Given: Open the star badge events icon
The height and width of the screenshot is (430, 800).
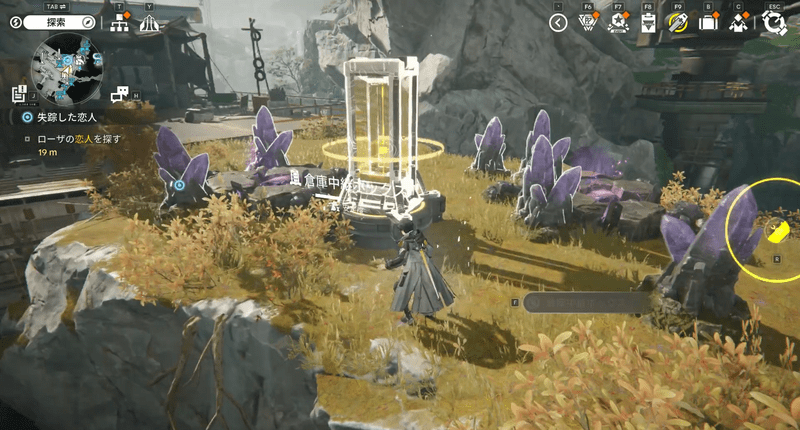Looking at the screenshot, I should 618,23.
